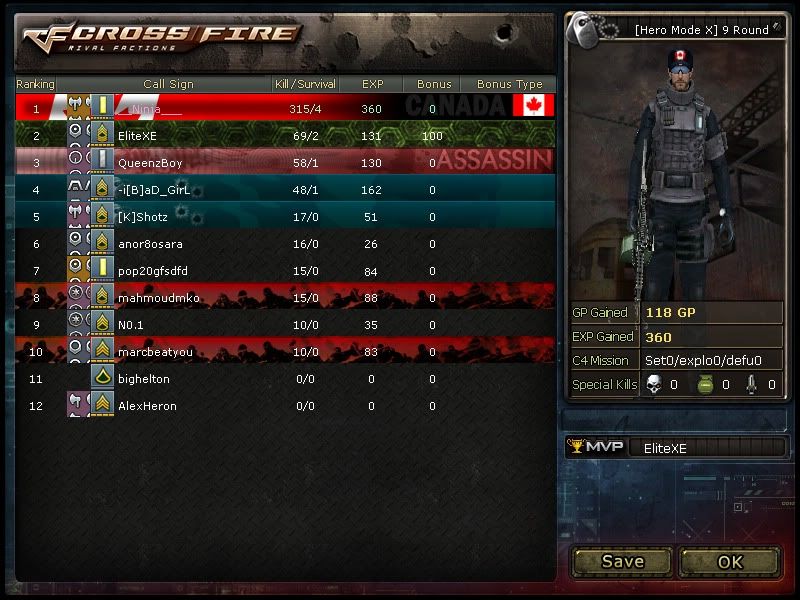Choose the N0.1 player row
The height and width of the screenshot is (600, 800).
click(285, 324)
